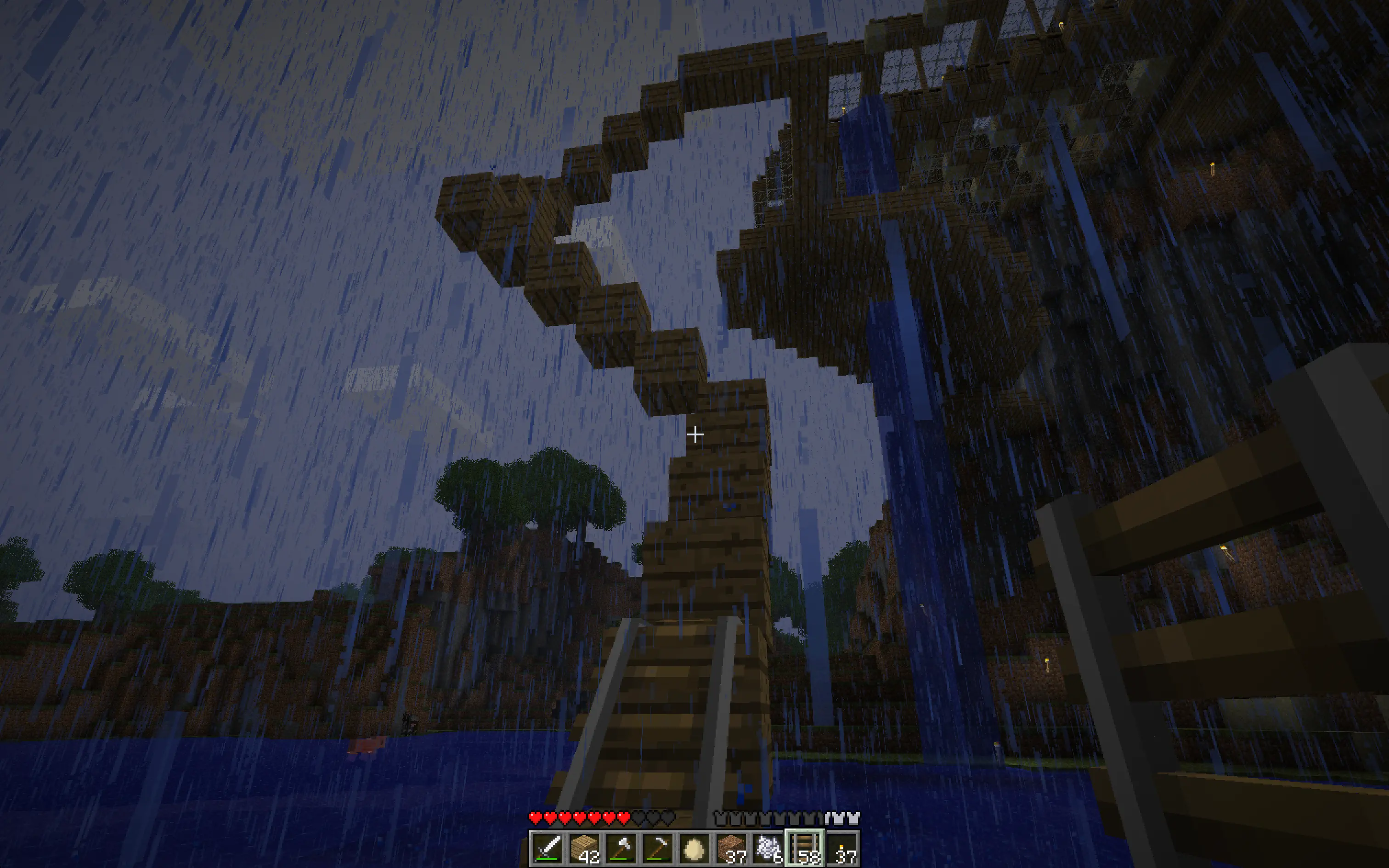
Task: Click the crosshair at screen center
Action: click(696, 435)
